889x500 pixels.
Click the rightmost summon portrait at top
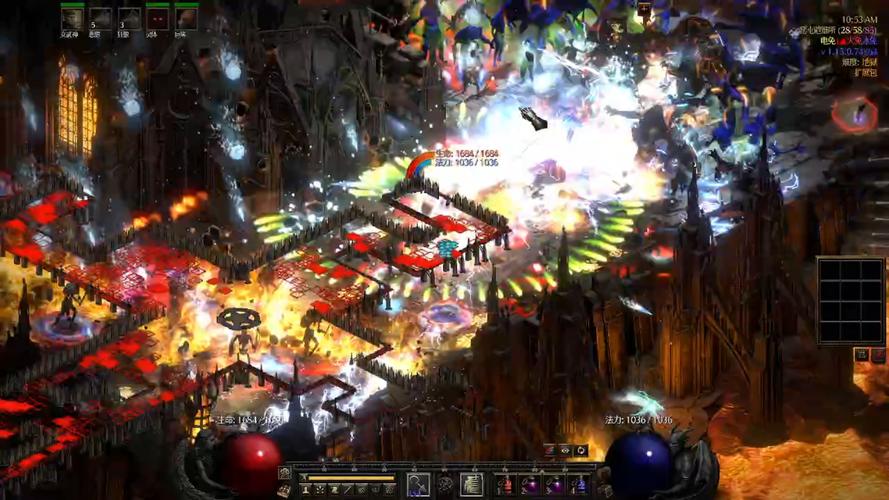click(x=186, y=18)
